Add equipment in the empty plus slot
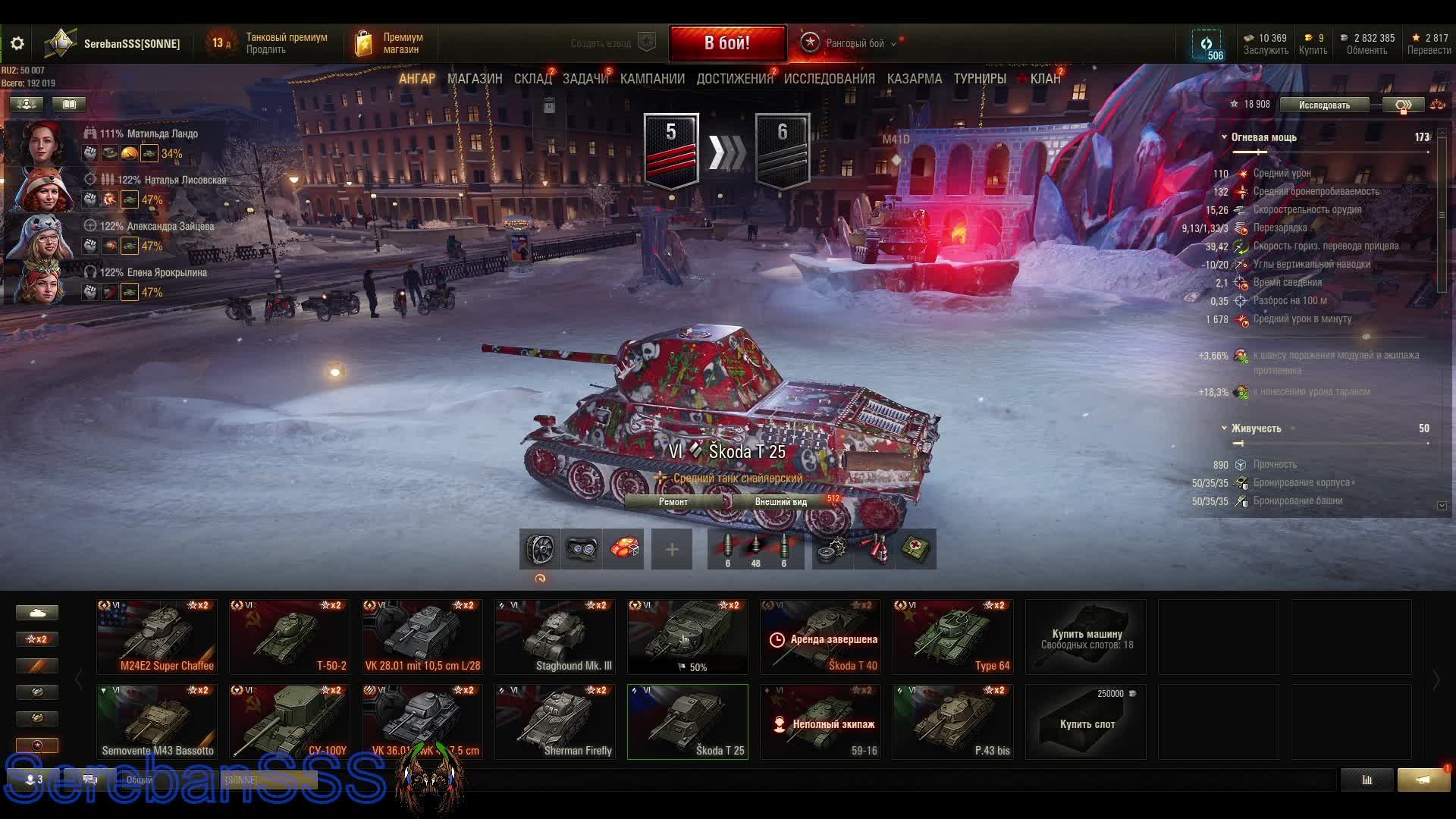 coord(672,549)
